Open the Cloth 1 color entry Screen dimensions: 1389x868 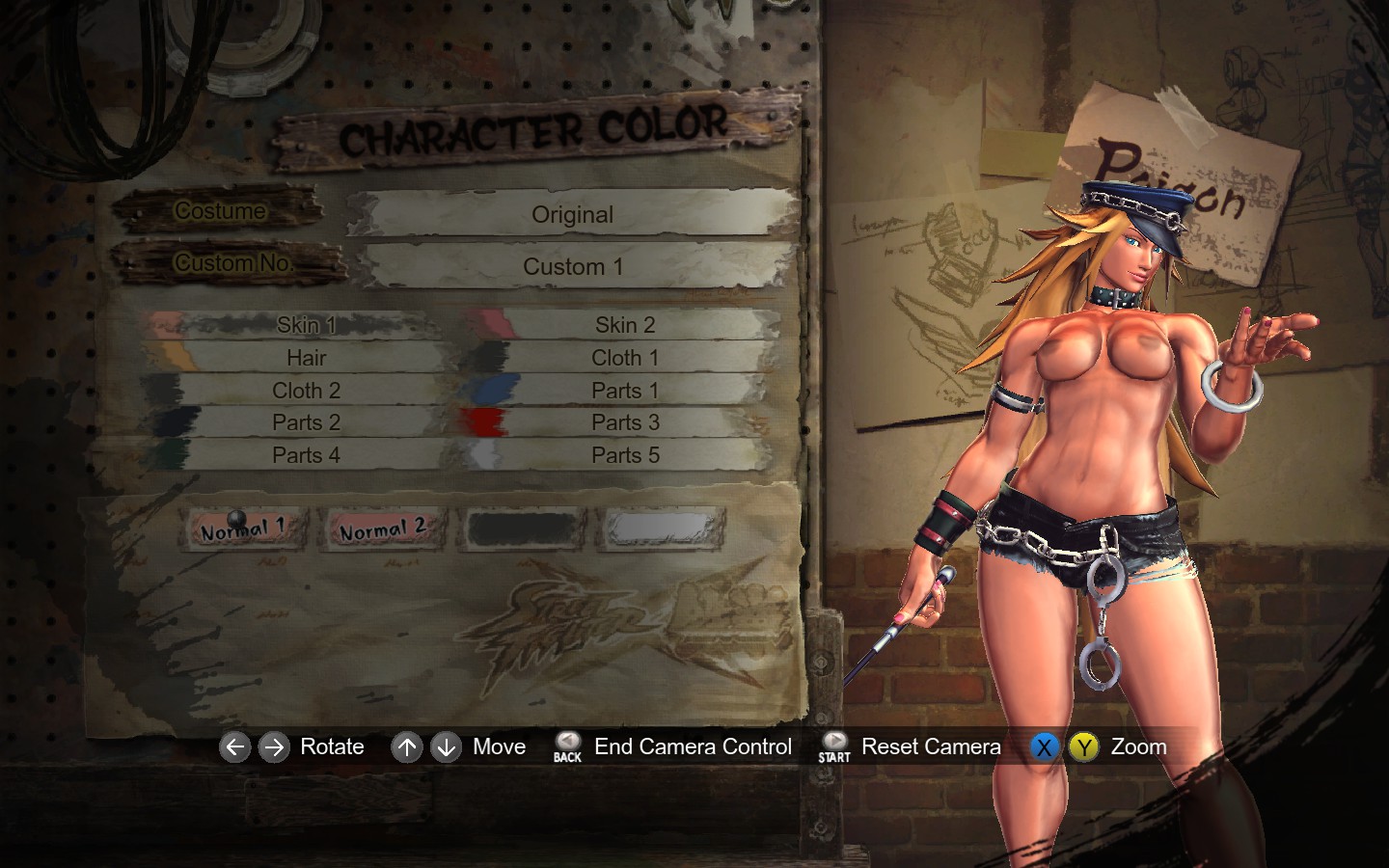(624, 358)
